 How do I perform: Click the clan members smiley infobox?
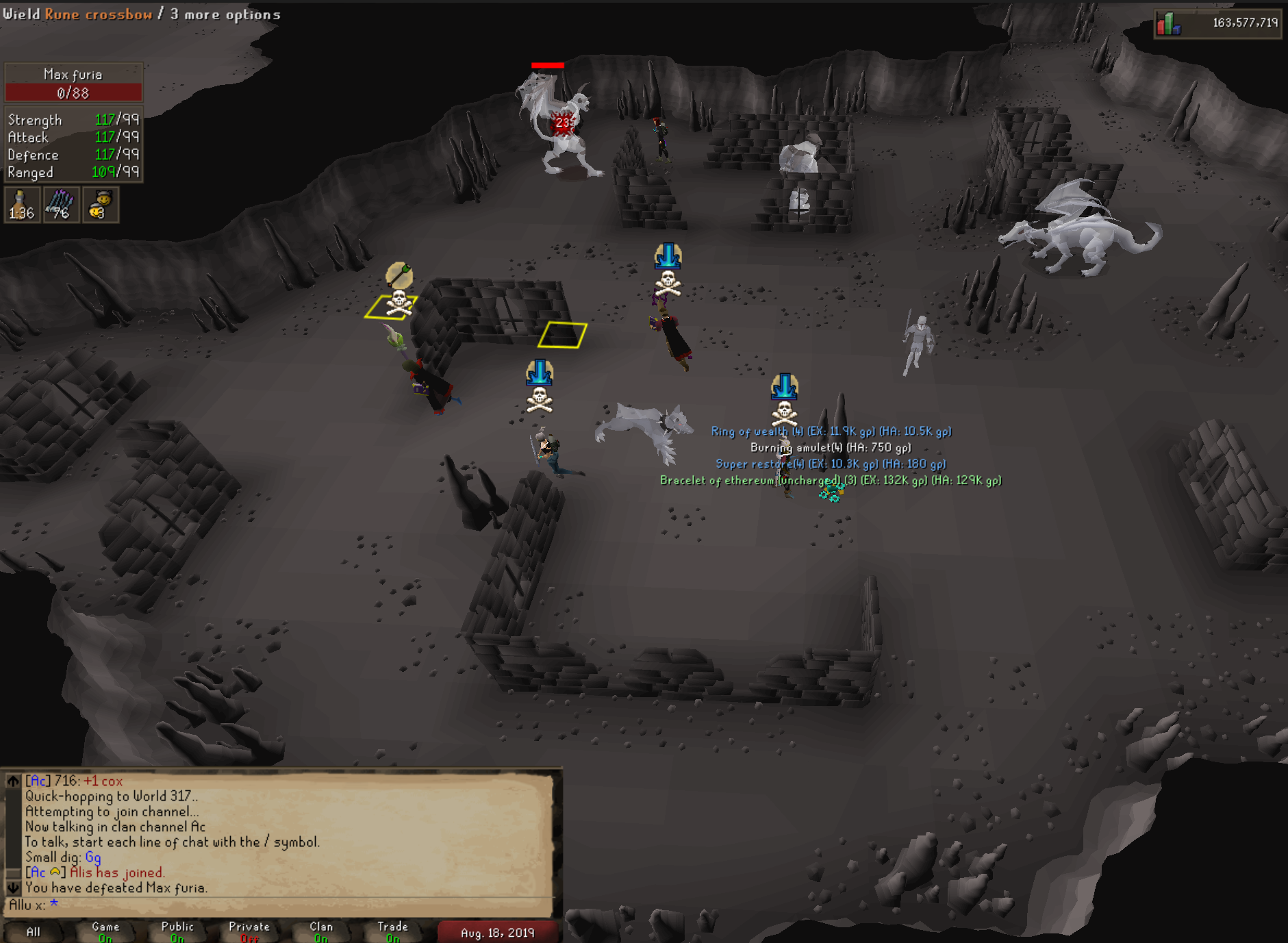pyautogui.click(x=101, y=205)
